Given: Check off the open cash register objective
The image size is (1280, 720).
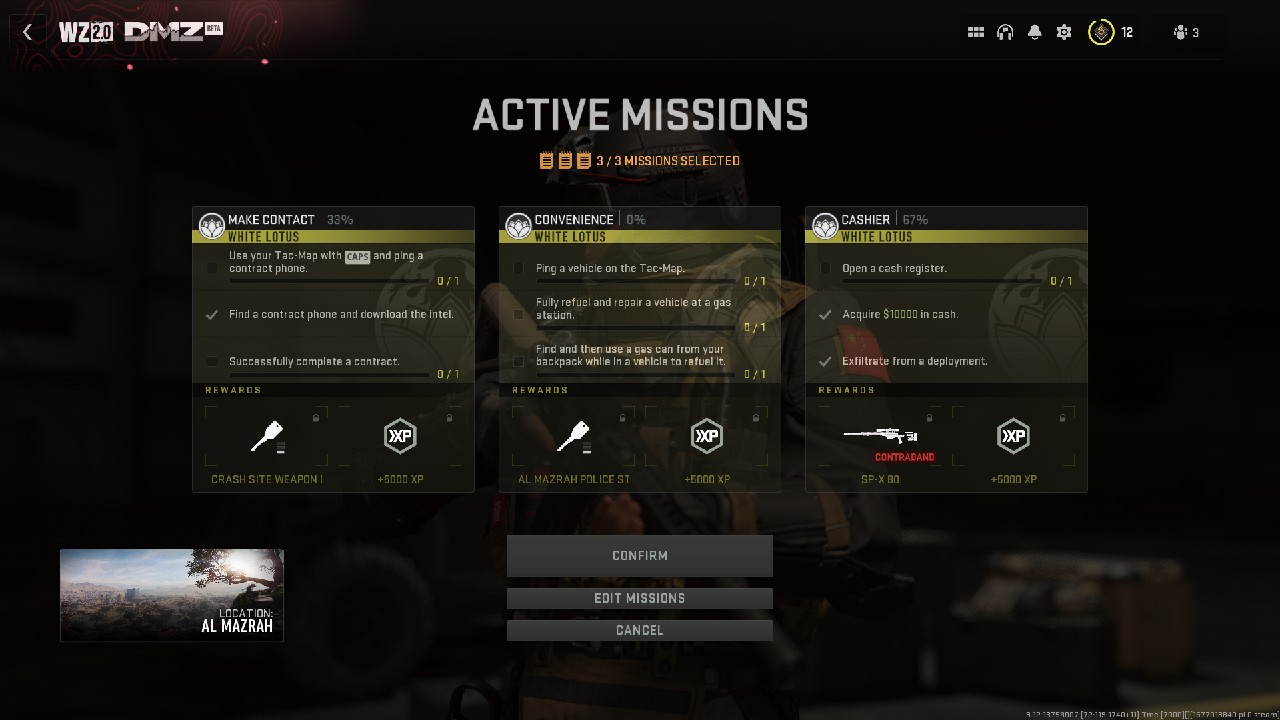Looking at the screenshot, I should [825, 267].
